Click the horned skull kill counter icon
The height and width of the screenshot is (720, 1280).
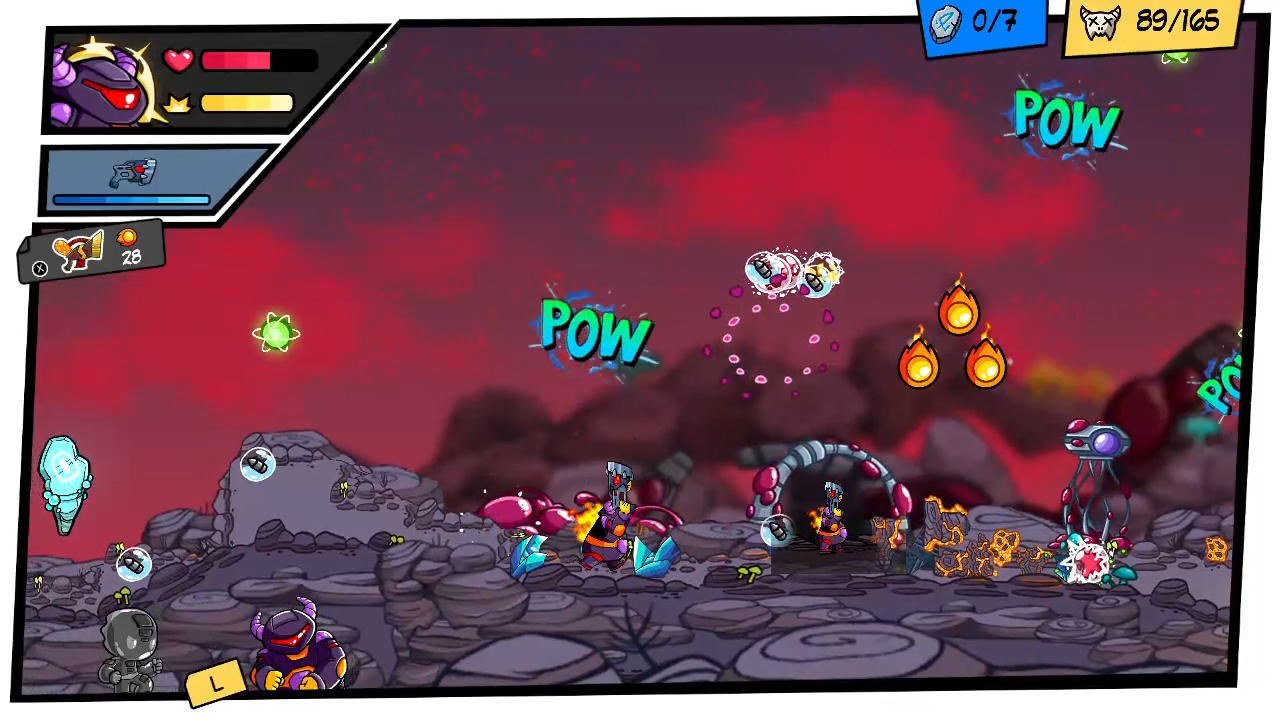pyautogui.click(x=1100, y=22)
